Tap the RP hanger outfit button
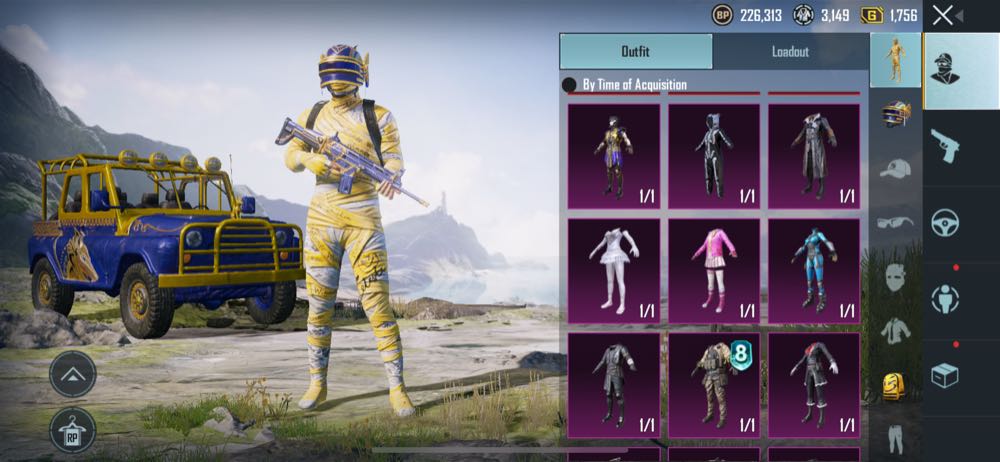 (x=72, y=431)
